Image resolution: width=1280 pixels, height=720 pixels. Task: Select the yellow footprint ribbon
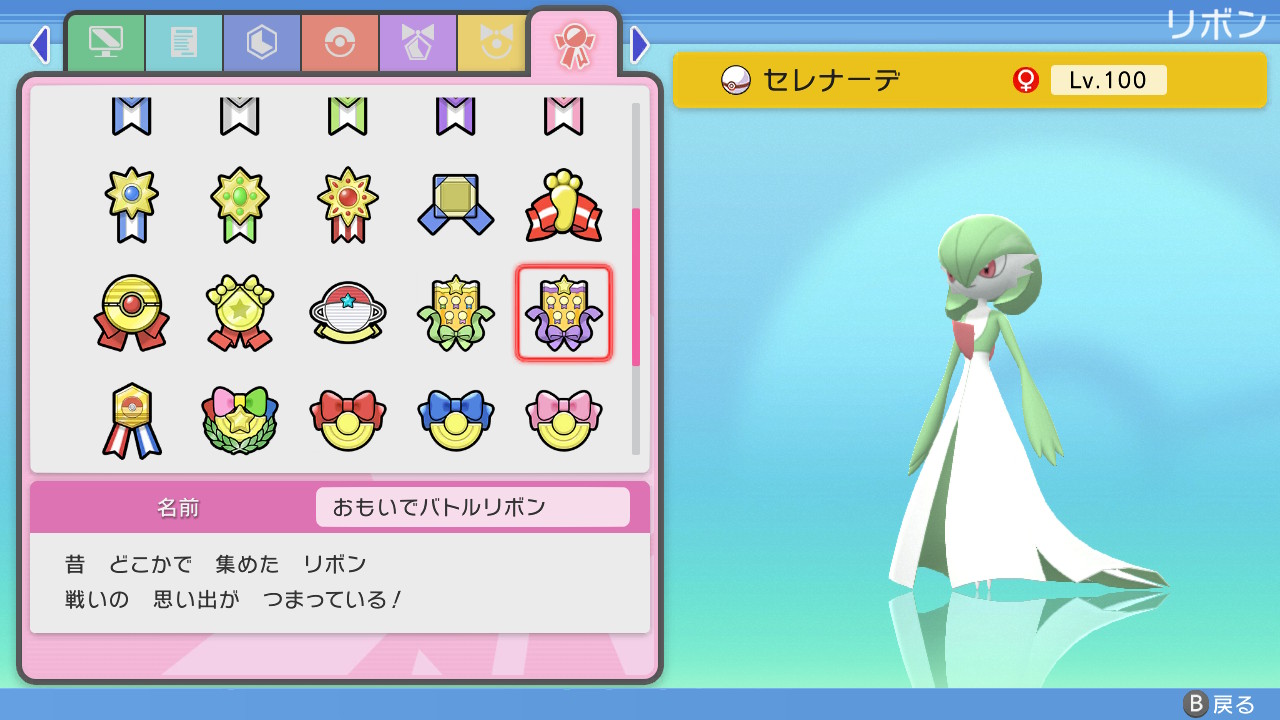(563, 205)
